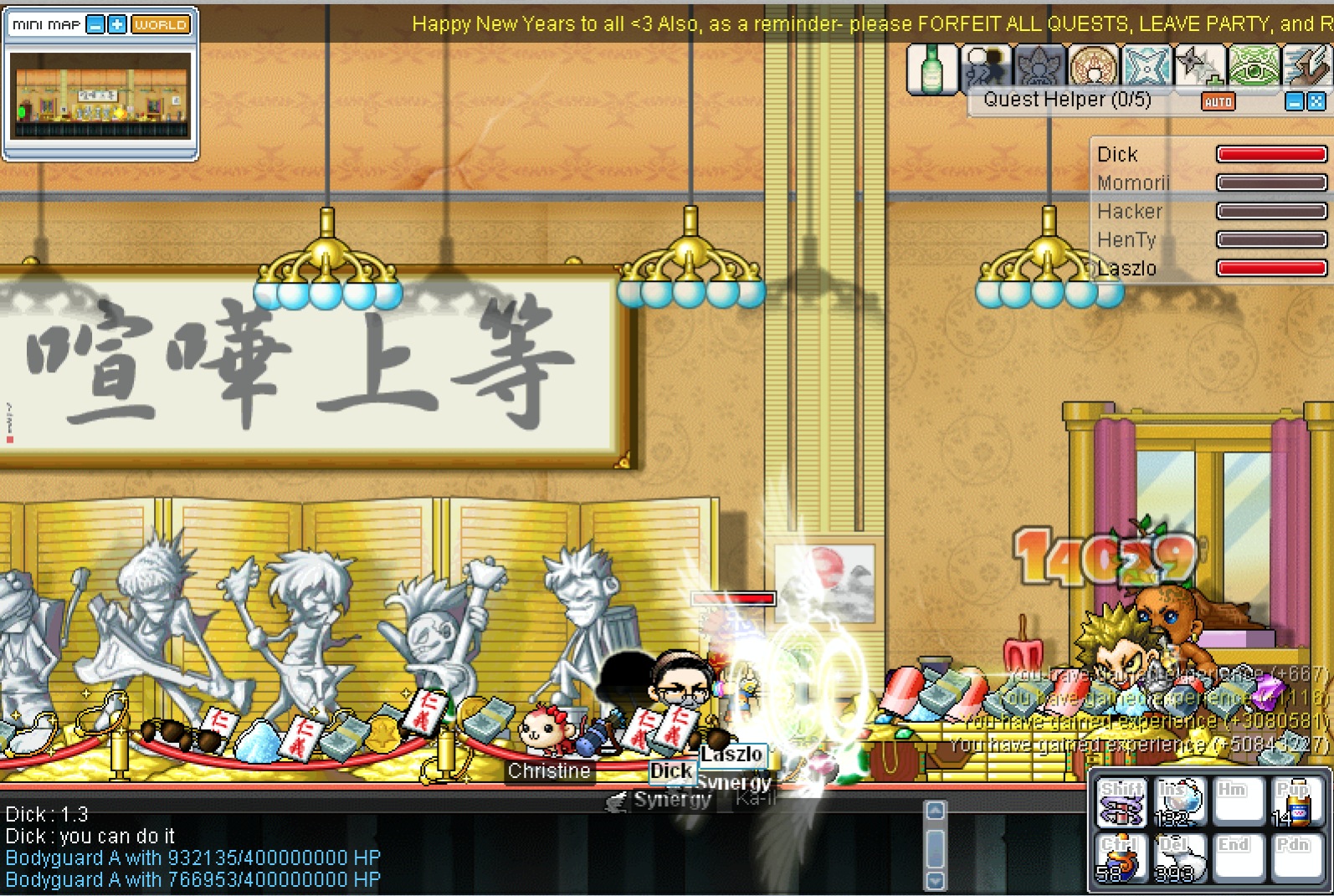Use the Ins quickslot potion flask
The width and height of the screenshot is (1334, 896).
(x=1179, y=802)
